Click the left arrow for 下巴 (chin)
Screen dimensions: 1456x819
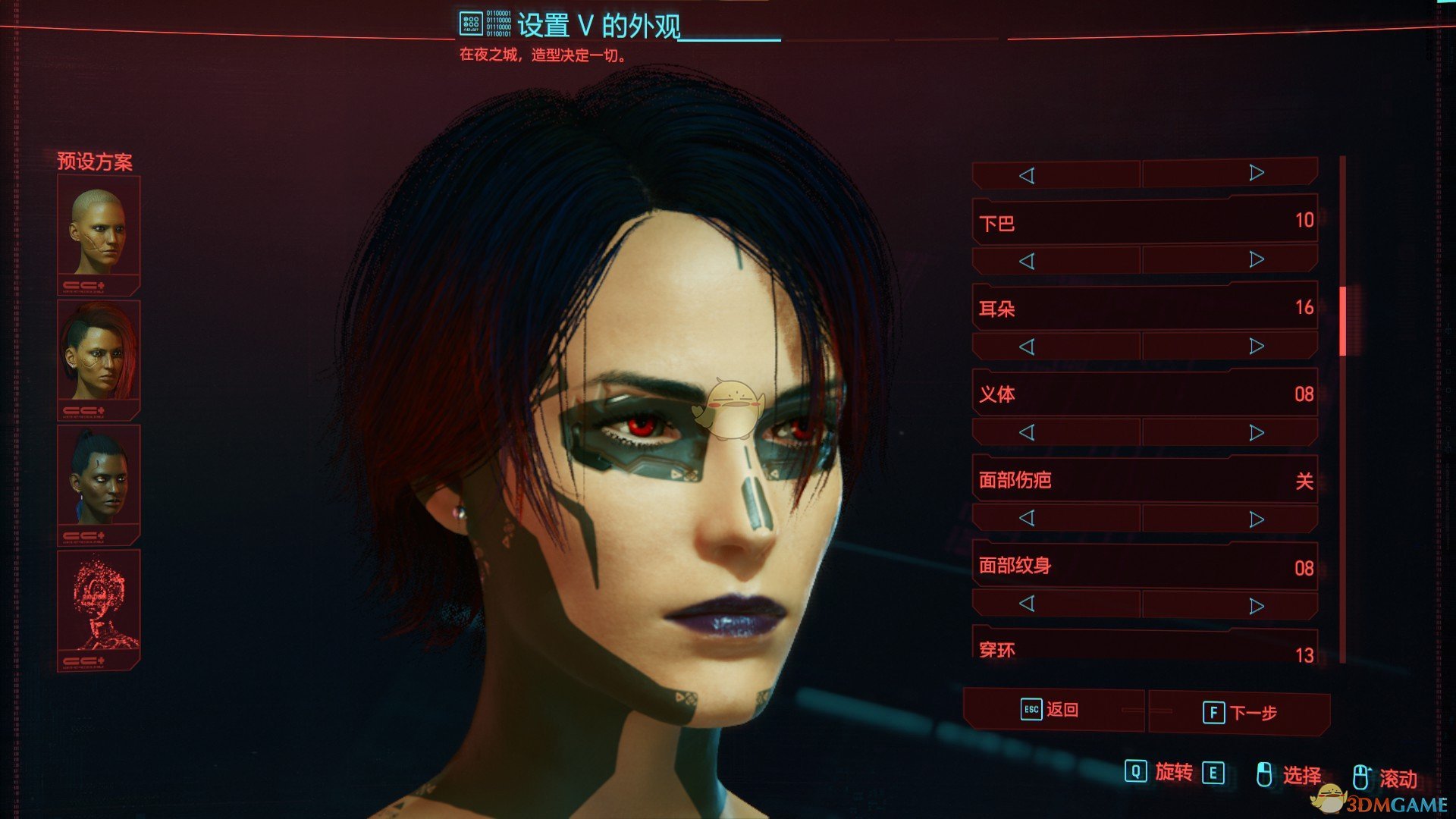[x=1027, y=261]
